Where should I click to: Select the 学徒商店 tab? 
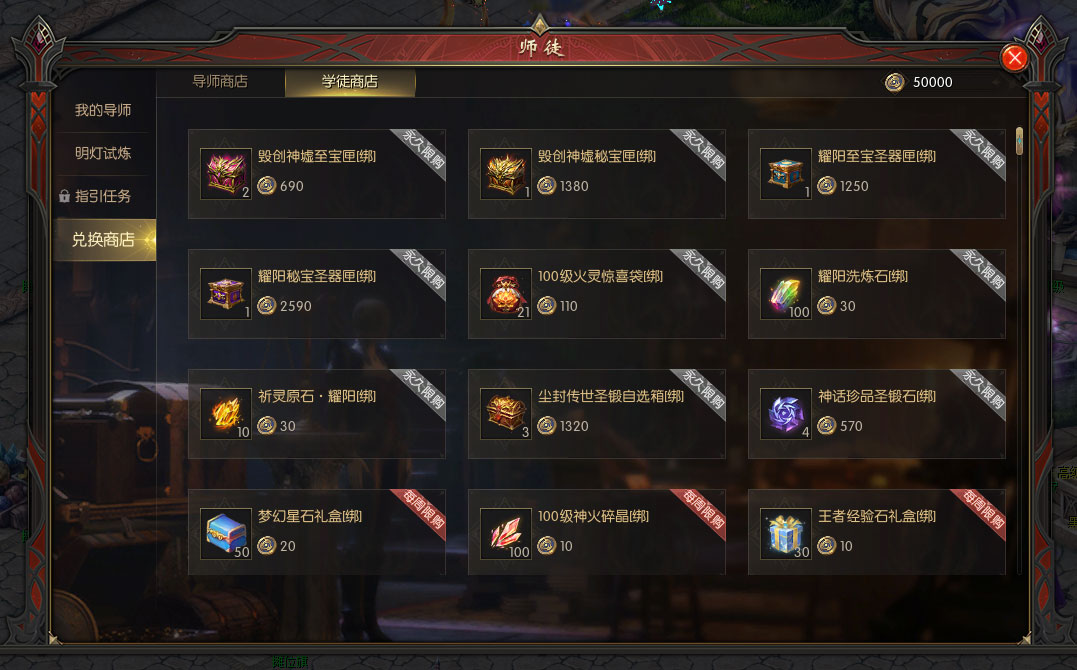pos(350,82)
